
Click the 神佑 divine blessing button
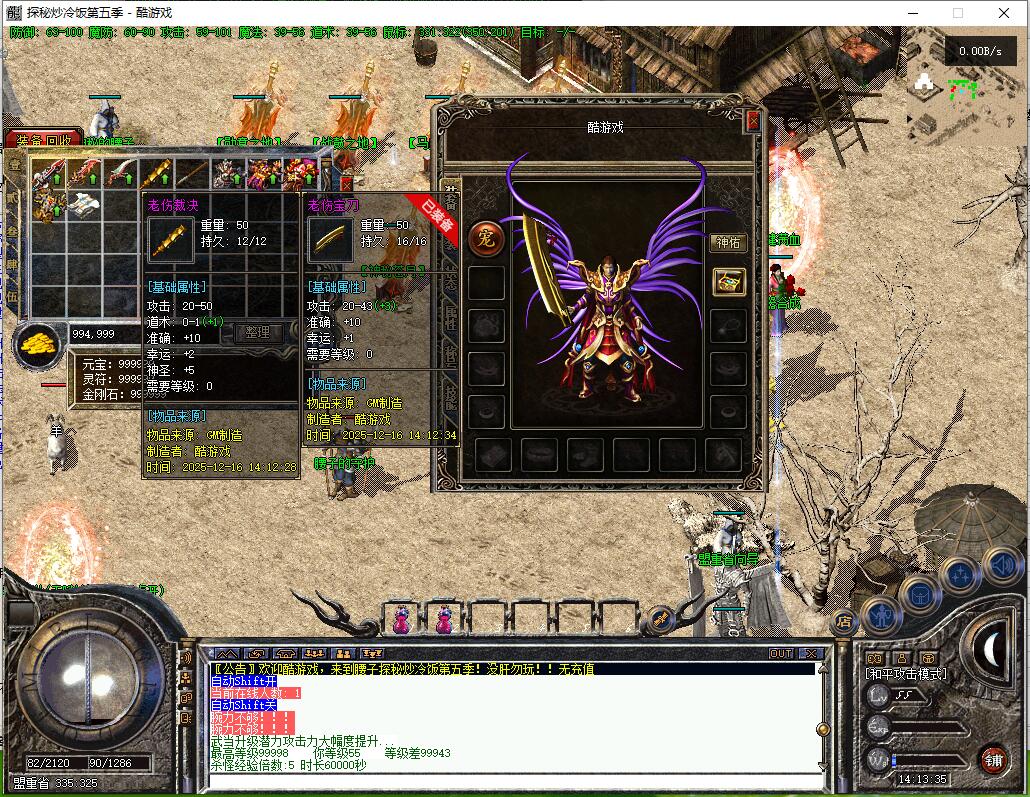coord(728,242)
